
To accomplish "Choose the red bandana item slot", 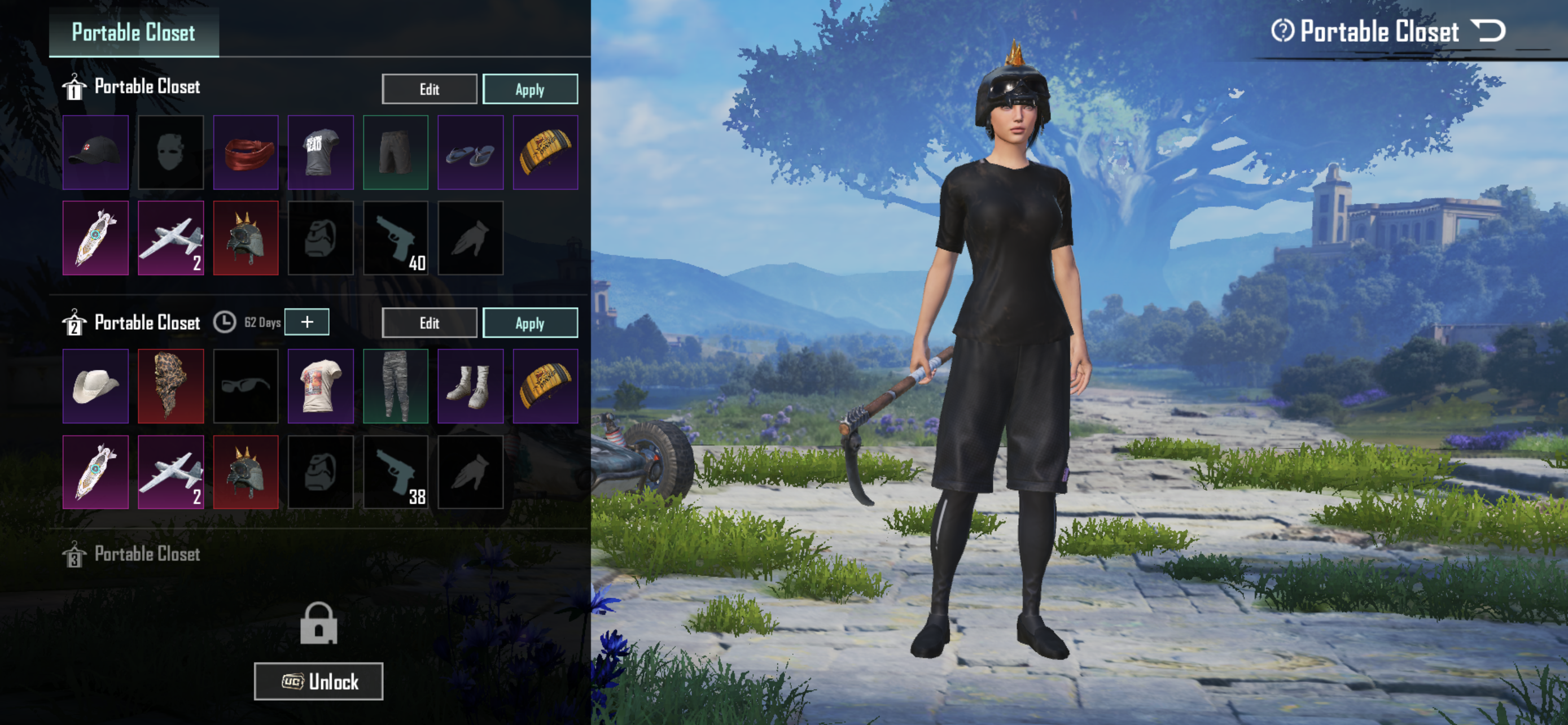I will click(x=246, y=152).
